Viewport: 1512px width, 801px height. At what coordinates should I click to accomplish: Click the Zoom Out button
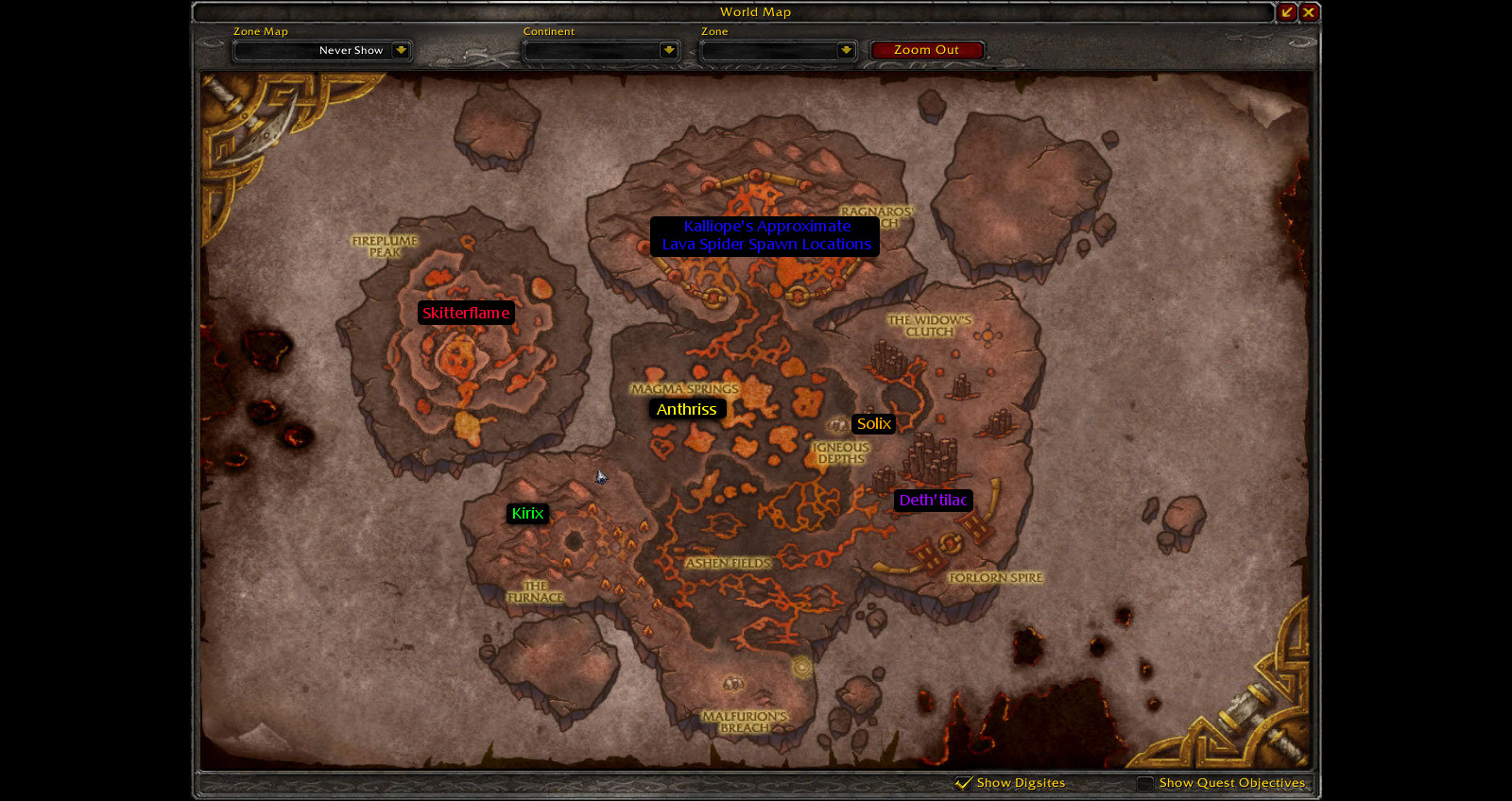pyautogui.click(x=926, y=50)
